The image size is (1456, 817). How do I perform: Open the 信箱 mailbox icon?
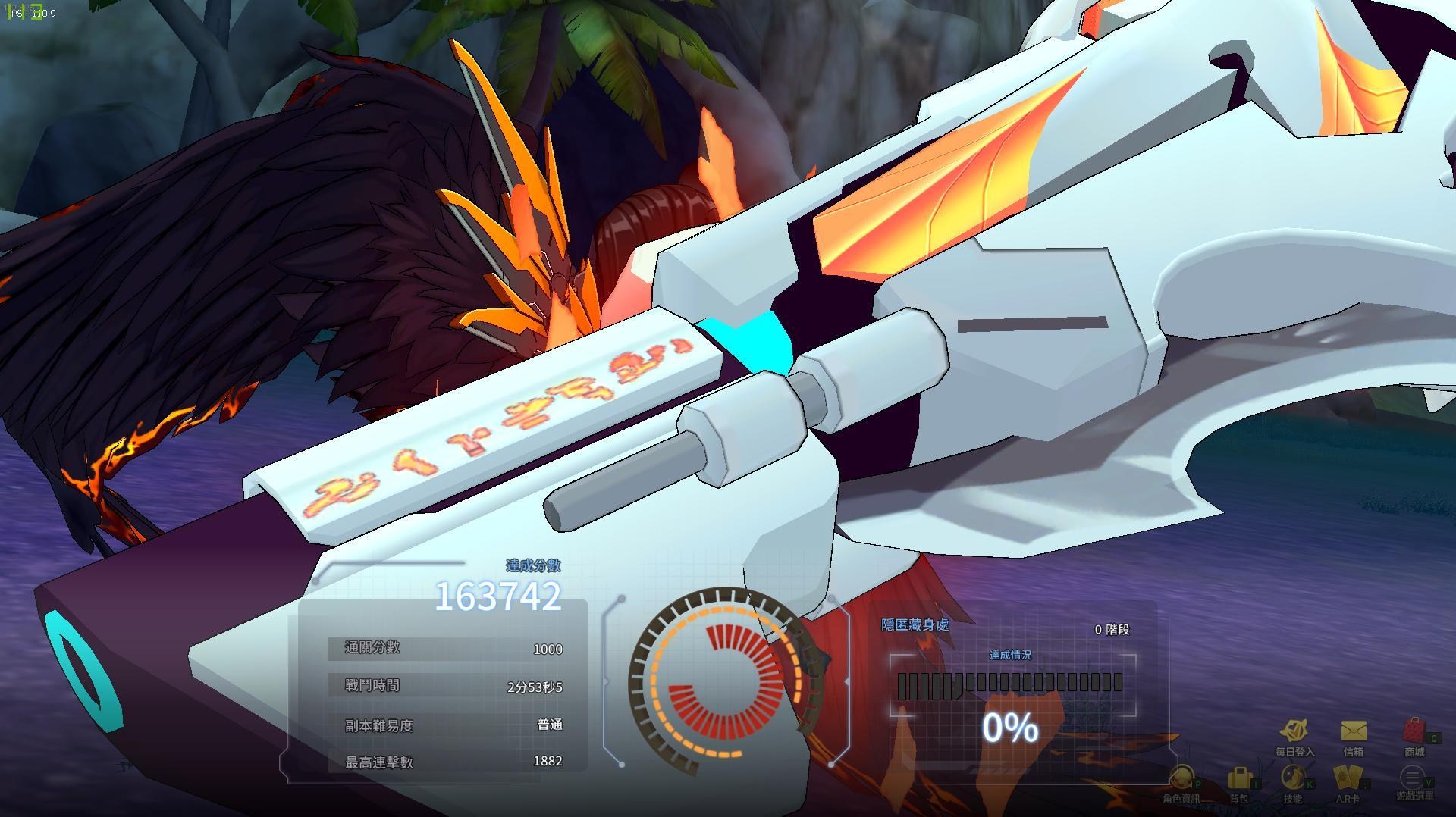point(1353,730)
